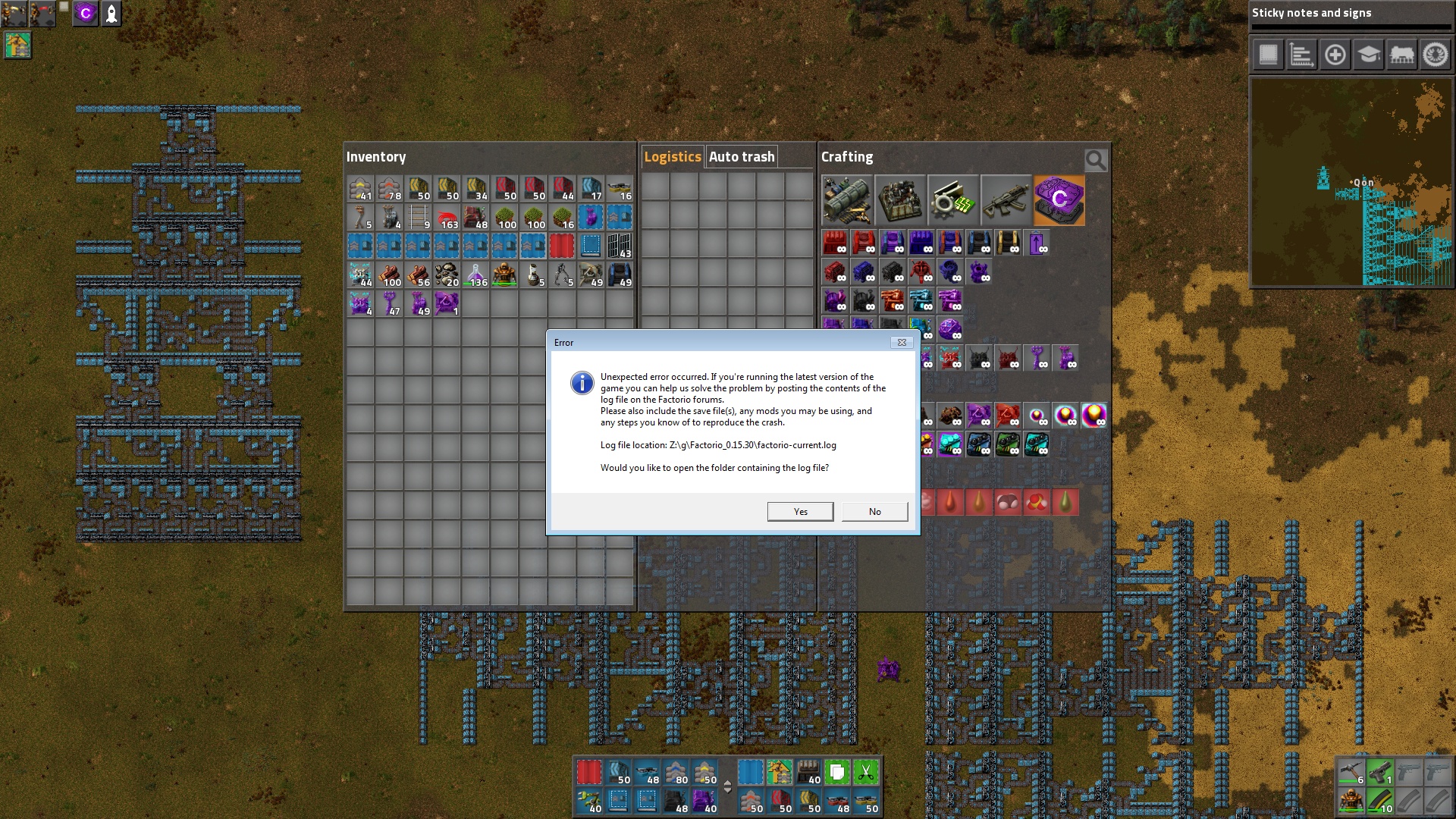Image resolution: width=1456 pixels, height=819 pixels.
Task: Select the Combat crafting tab with gun icon
Action: click(x=1006, y=200)
